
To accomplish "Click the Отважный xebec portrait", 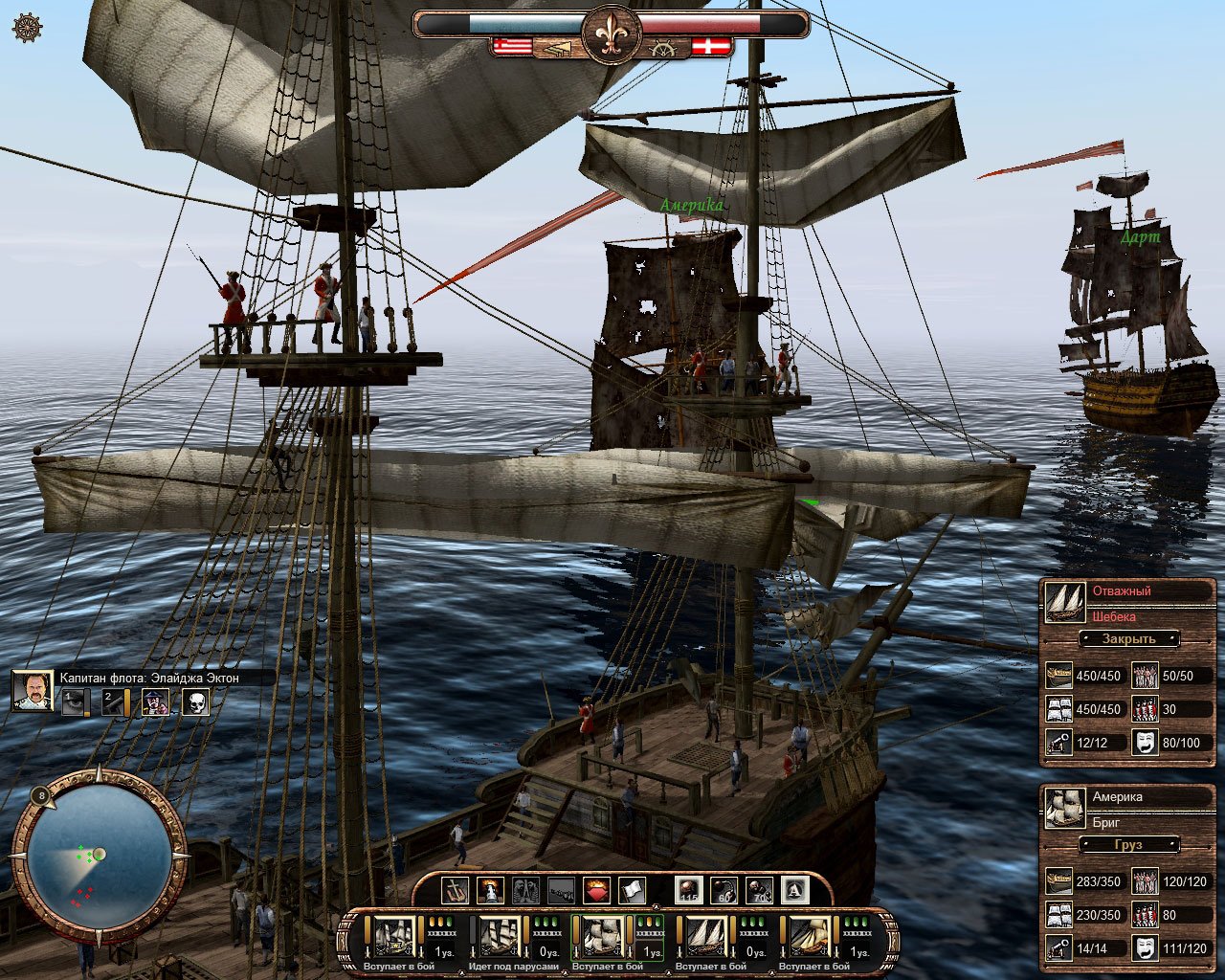I will [x=1064, y=601].
